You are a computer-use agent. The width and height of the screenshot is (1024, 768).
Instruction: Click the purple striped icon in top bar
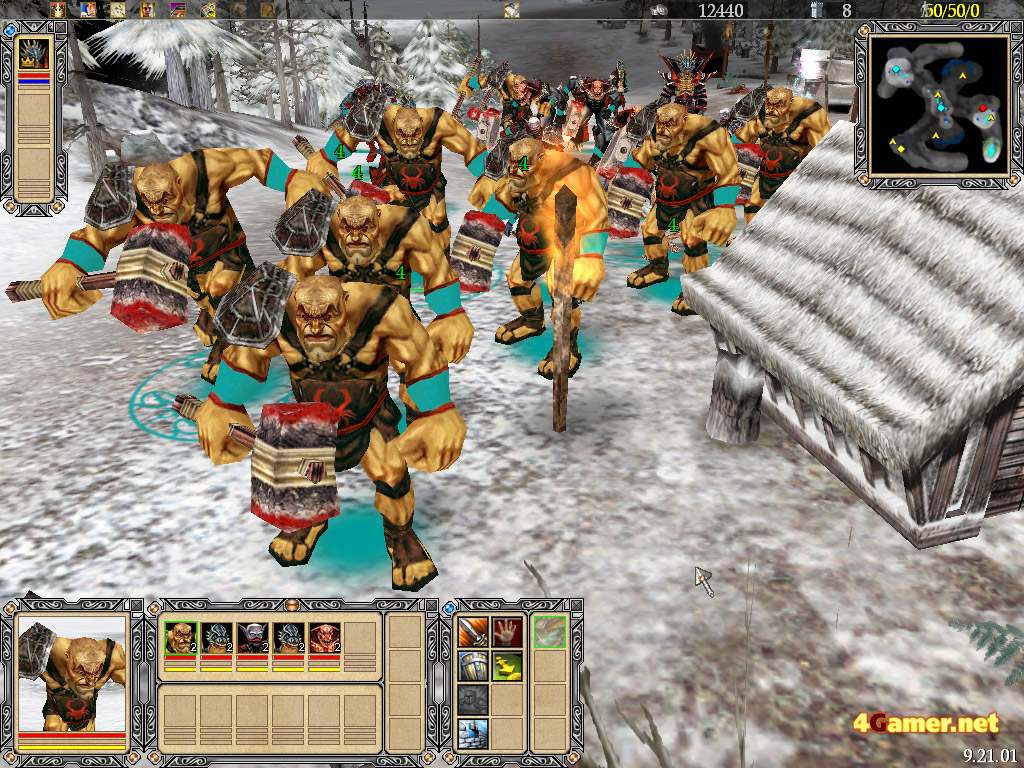coord(178,10)
